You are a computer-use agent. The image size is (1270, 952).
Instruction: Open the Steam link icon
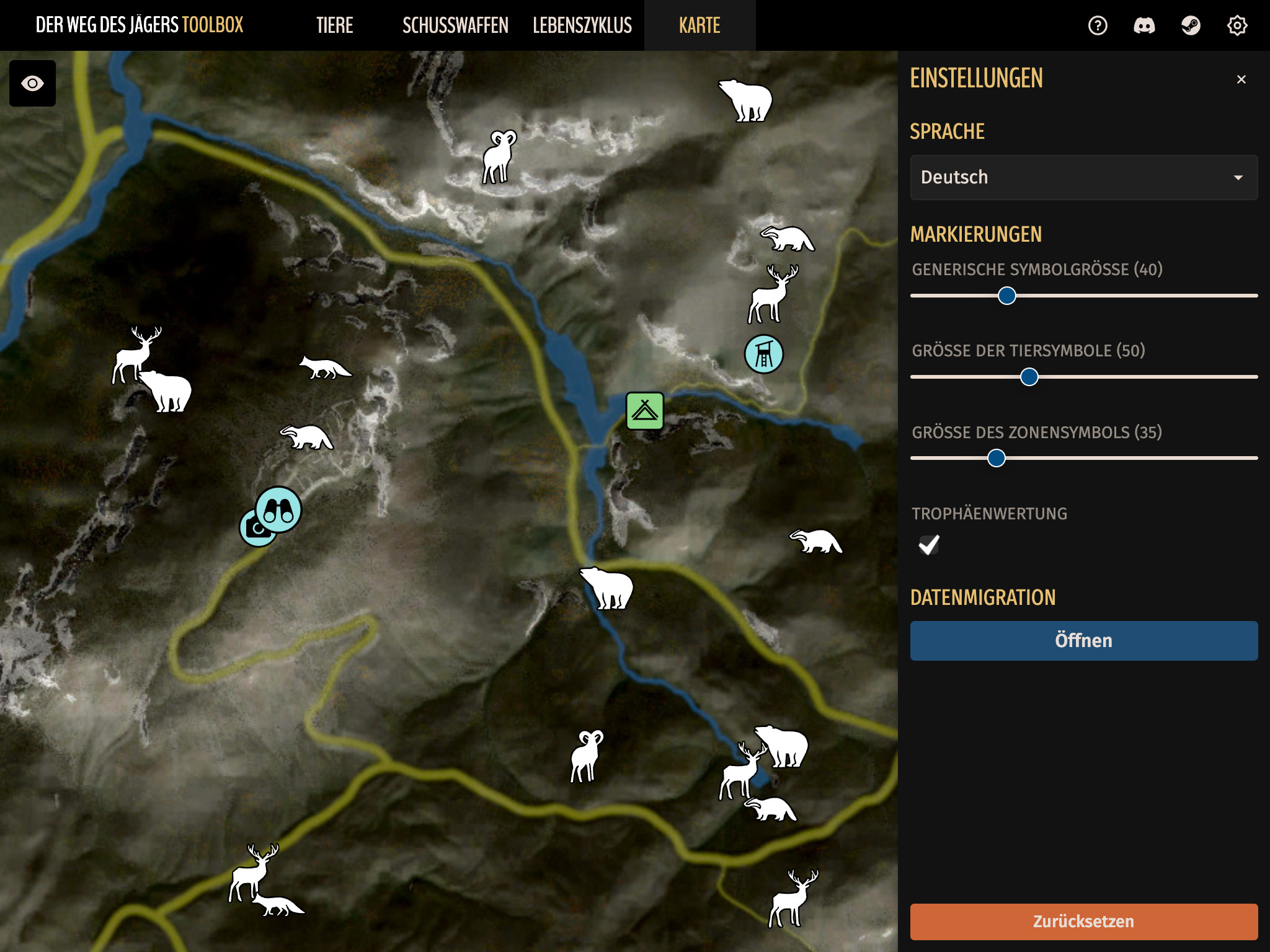pyautogui.click(x=1191, y=25)
